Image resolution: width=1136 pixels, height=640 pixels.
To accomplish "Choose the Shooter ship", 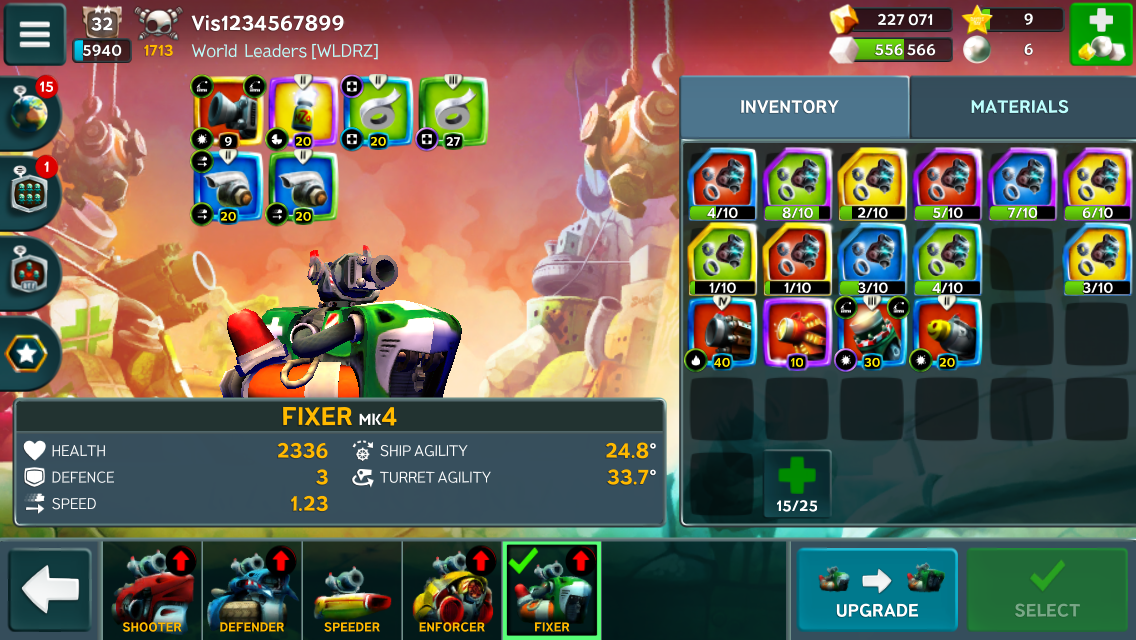I will 152,590.
